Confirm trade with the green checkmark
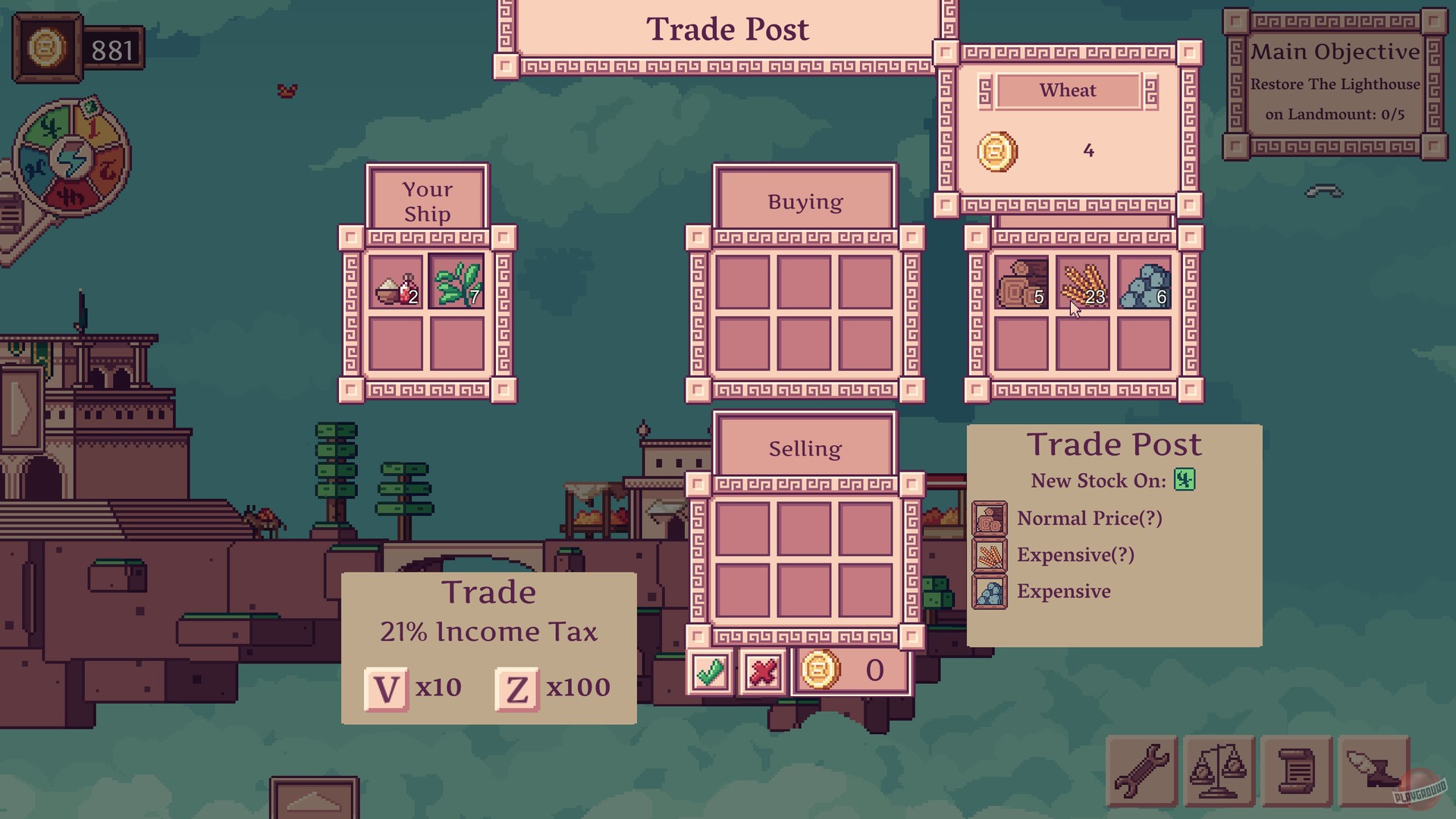The height and width of the screenshot is (819, 1456). pos(711,670)
